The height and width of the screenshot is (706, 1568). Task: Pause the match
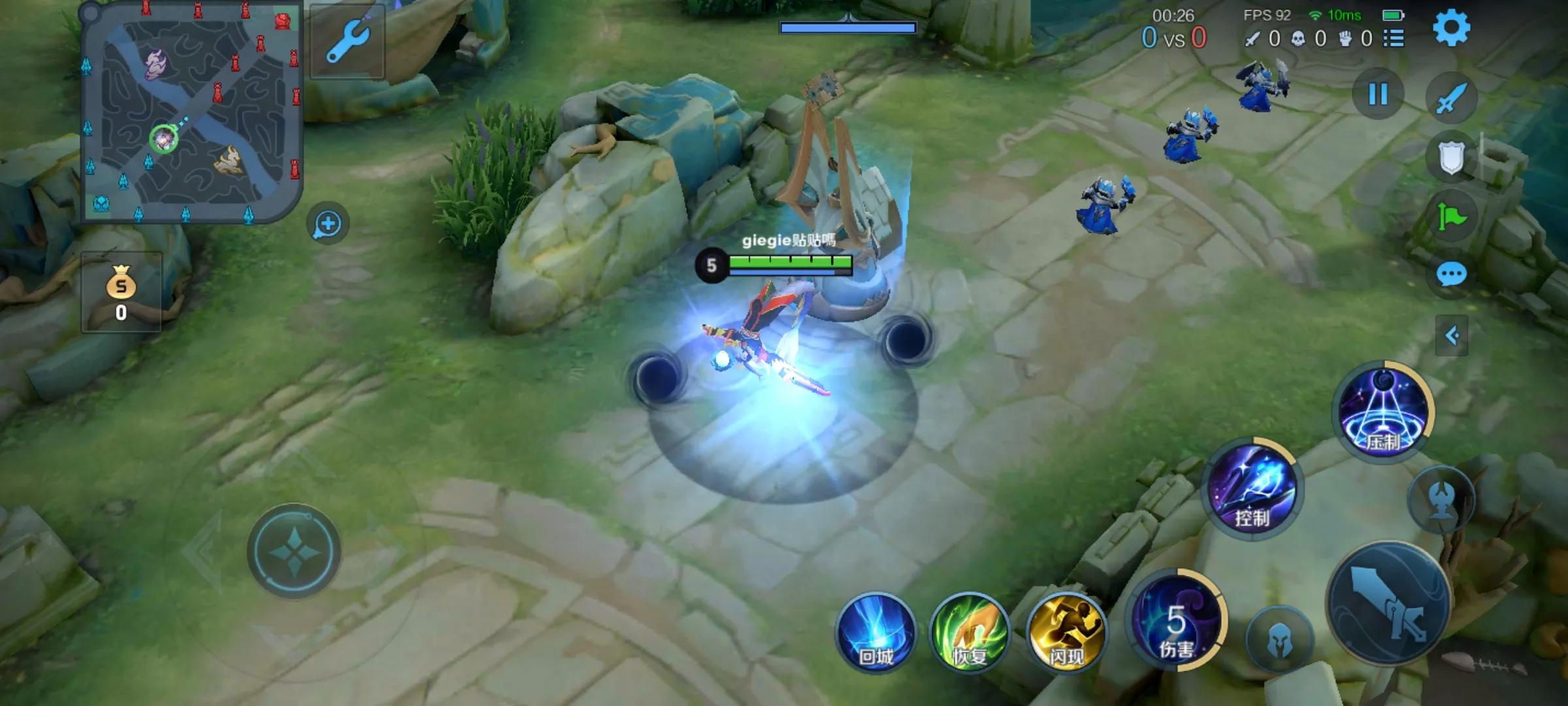(x=1378, y=94)
